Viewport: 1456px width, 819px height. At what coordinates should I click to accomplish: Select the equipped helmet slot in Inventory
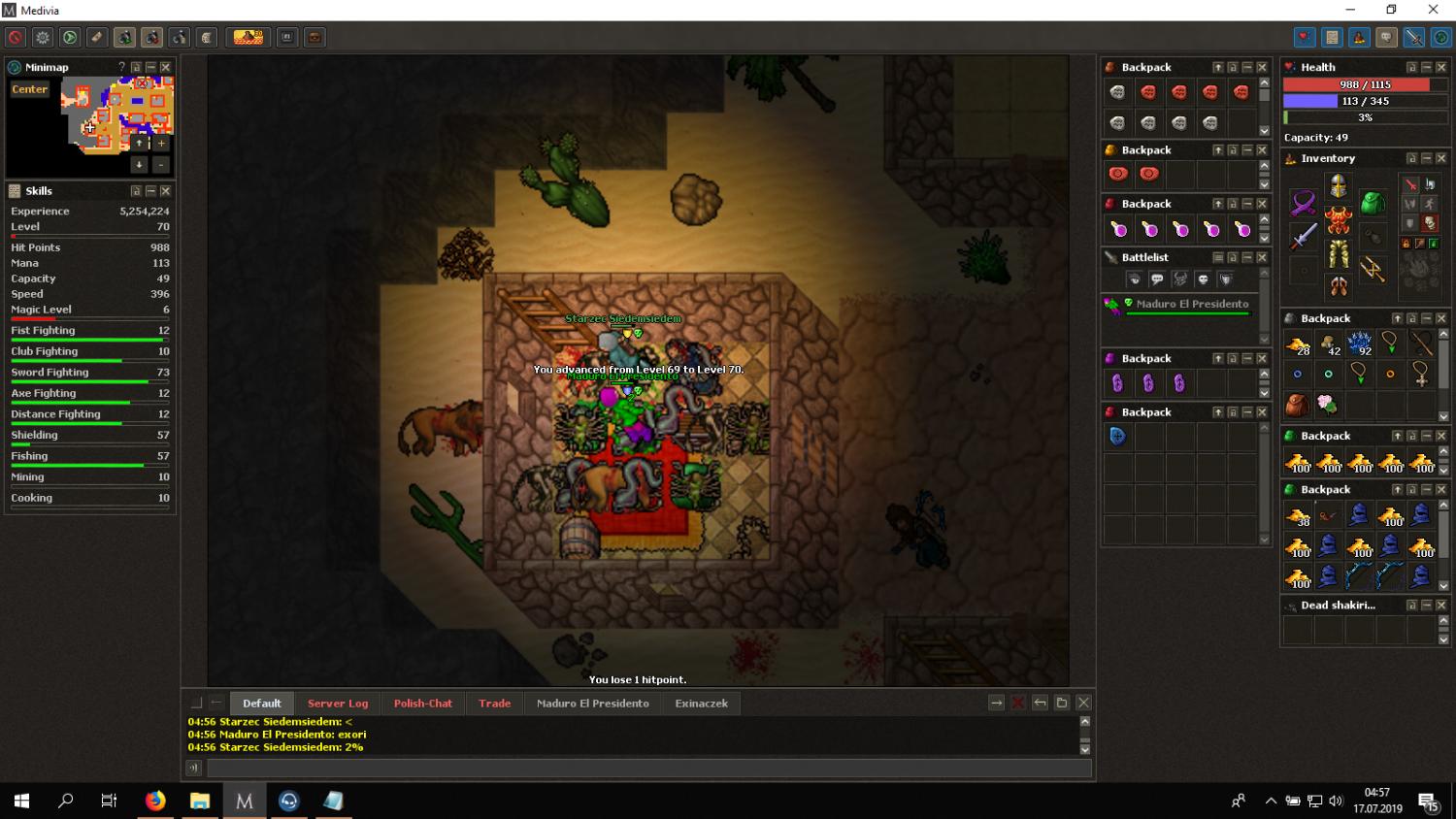[1339, 184]
